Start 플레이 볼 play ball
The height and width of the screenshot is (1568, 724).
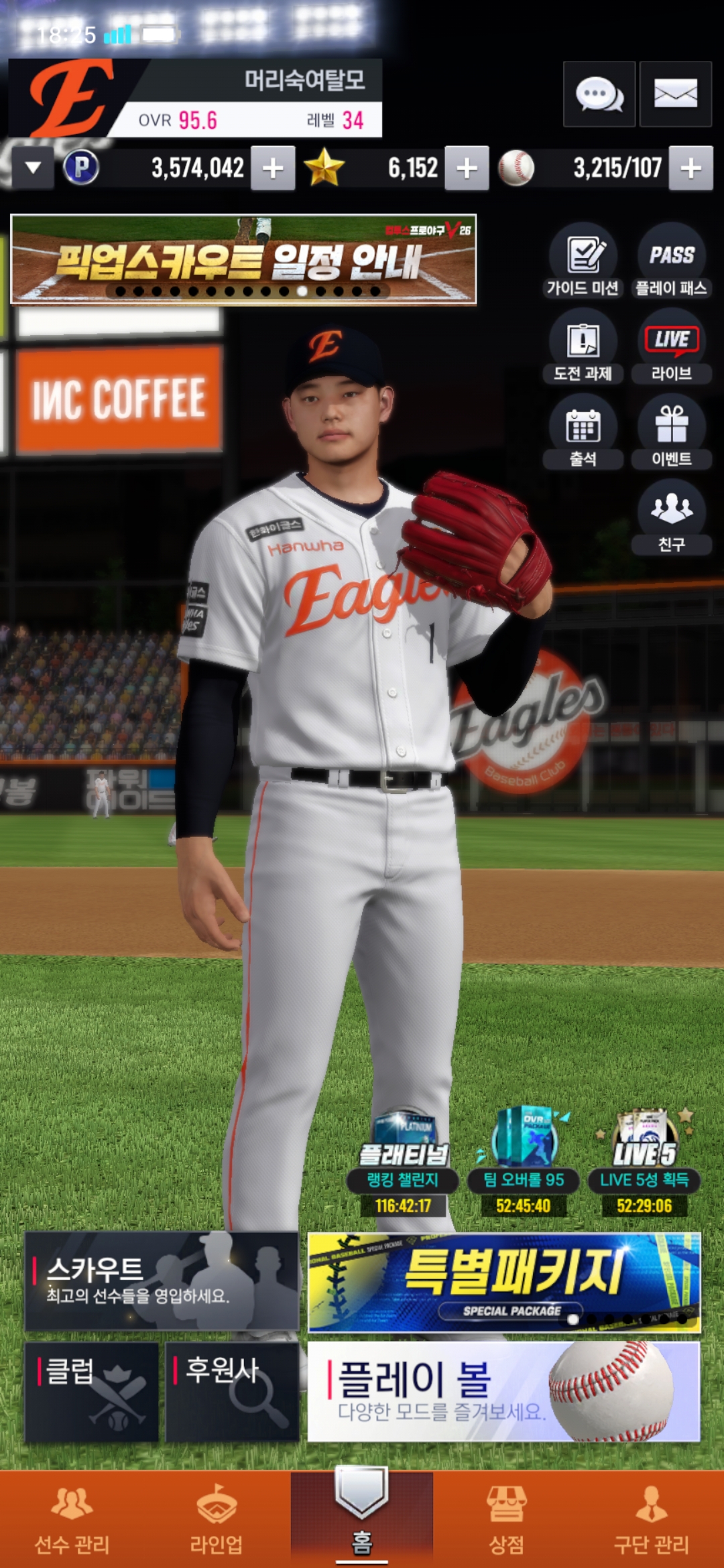tap(503, 1392)
